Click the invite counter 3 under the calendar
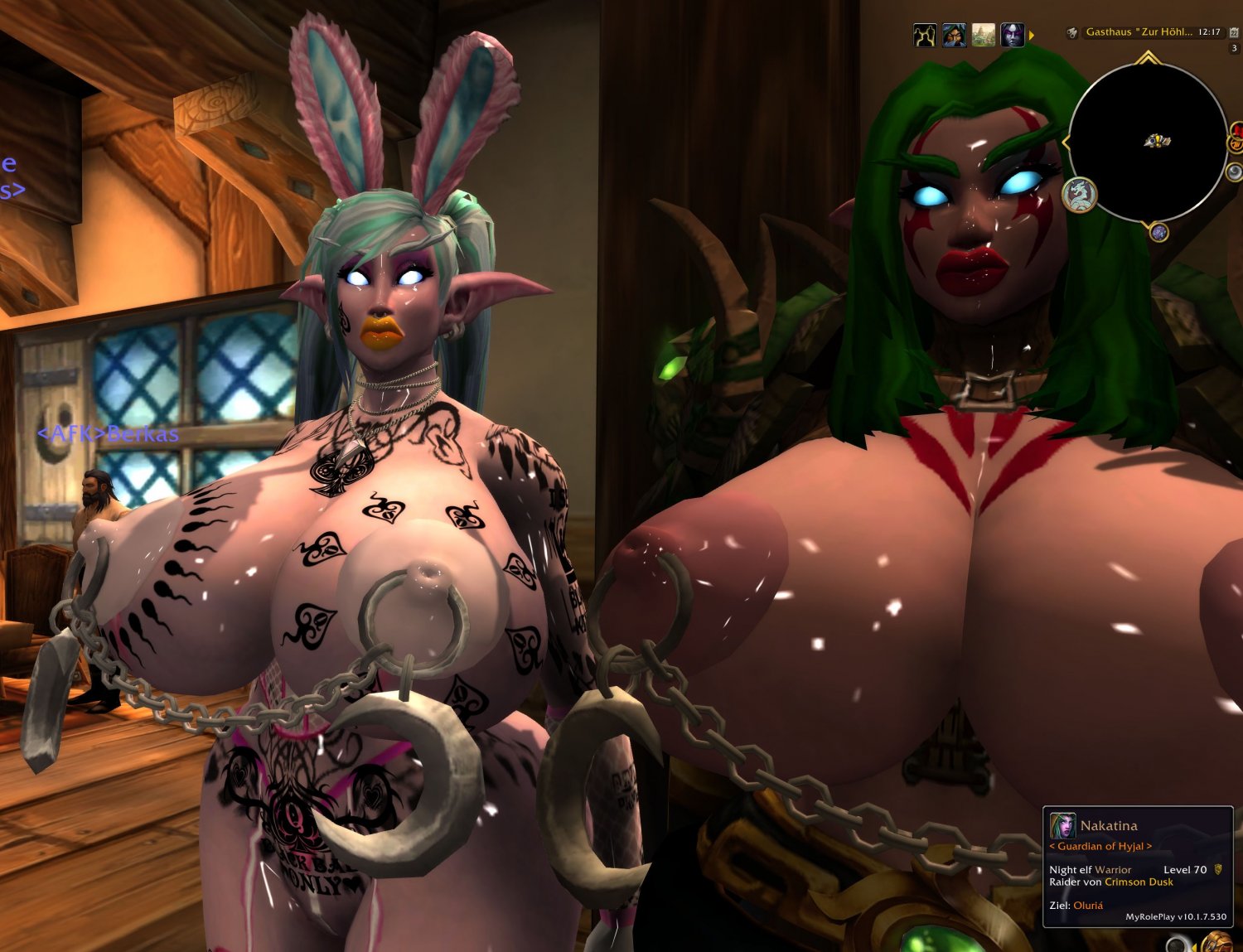The height and width of the screenshot is (952, 1243). coord(1234,46)
